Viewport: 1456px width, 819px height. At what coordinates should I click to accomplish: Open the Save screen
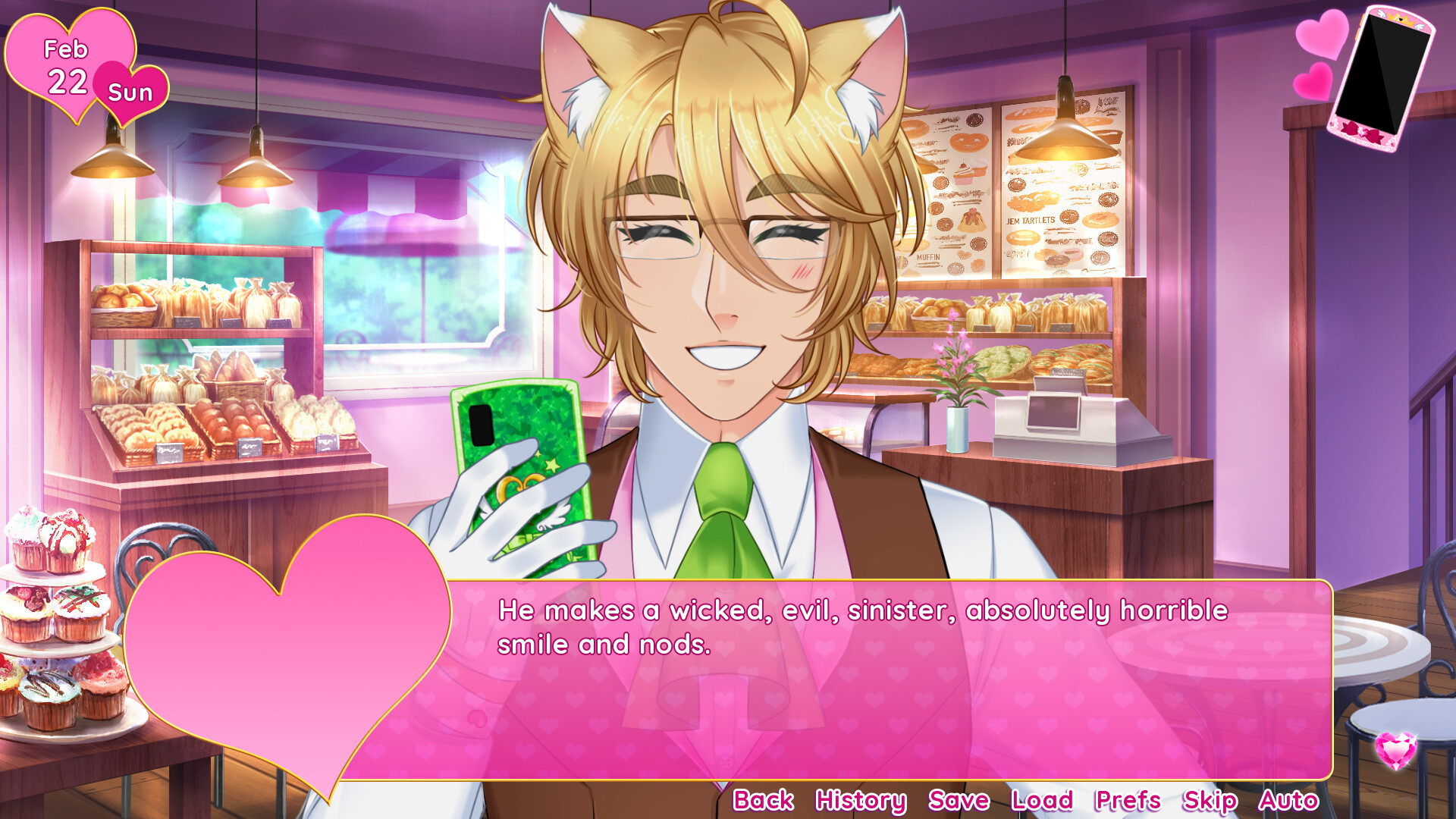(x=957, y=800)
